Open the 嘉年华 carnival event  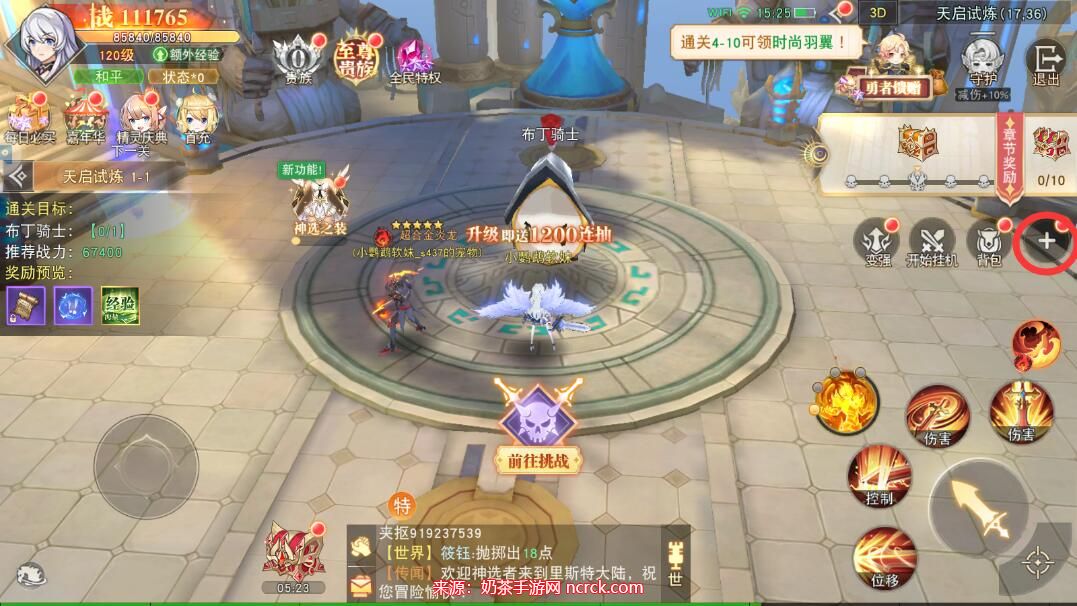[84, 118]
